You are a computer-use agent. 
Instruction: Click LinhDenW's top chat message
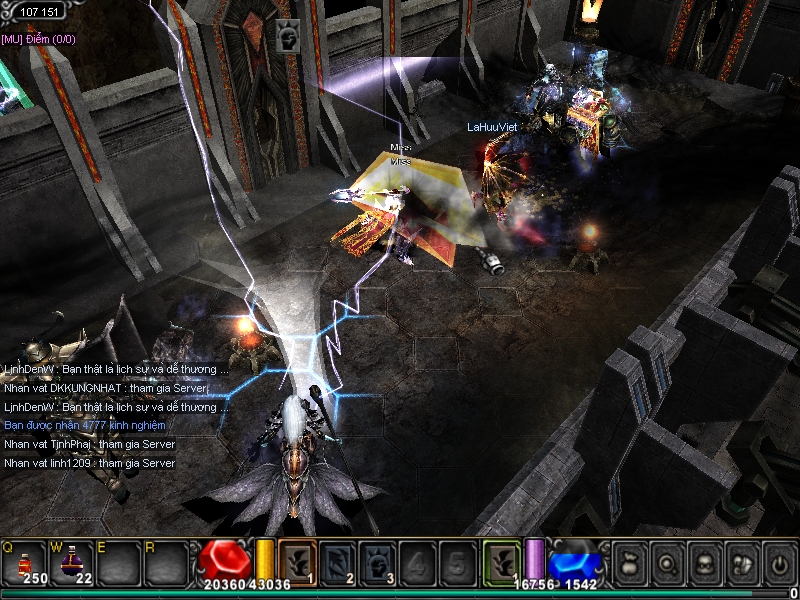(115, 369)
